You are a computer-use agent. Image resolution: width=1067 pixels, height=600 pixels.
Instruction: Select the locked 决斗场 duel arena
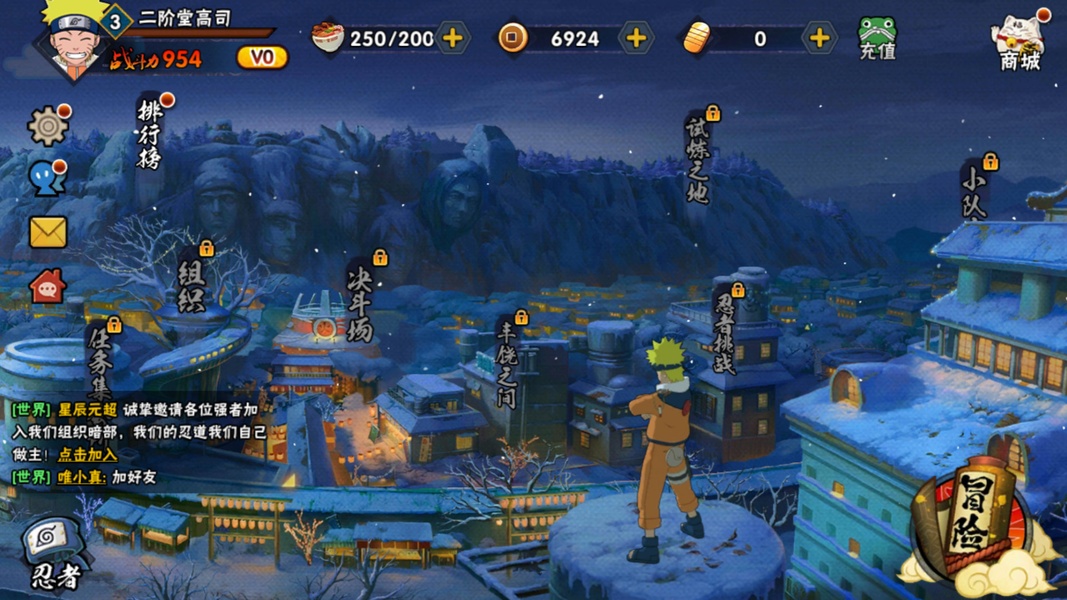click(361, 300)
